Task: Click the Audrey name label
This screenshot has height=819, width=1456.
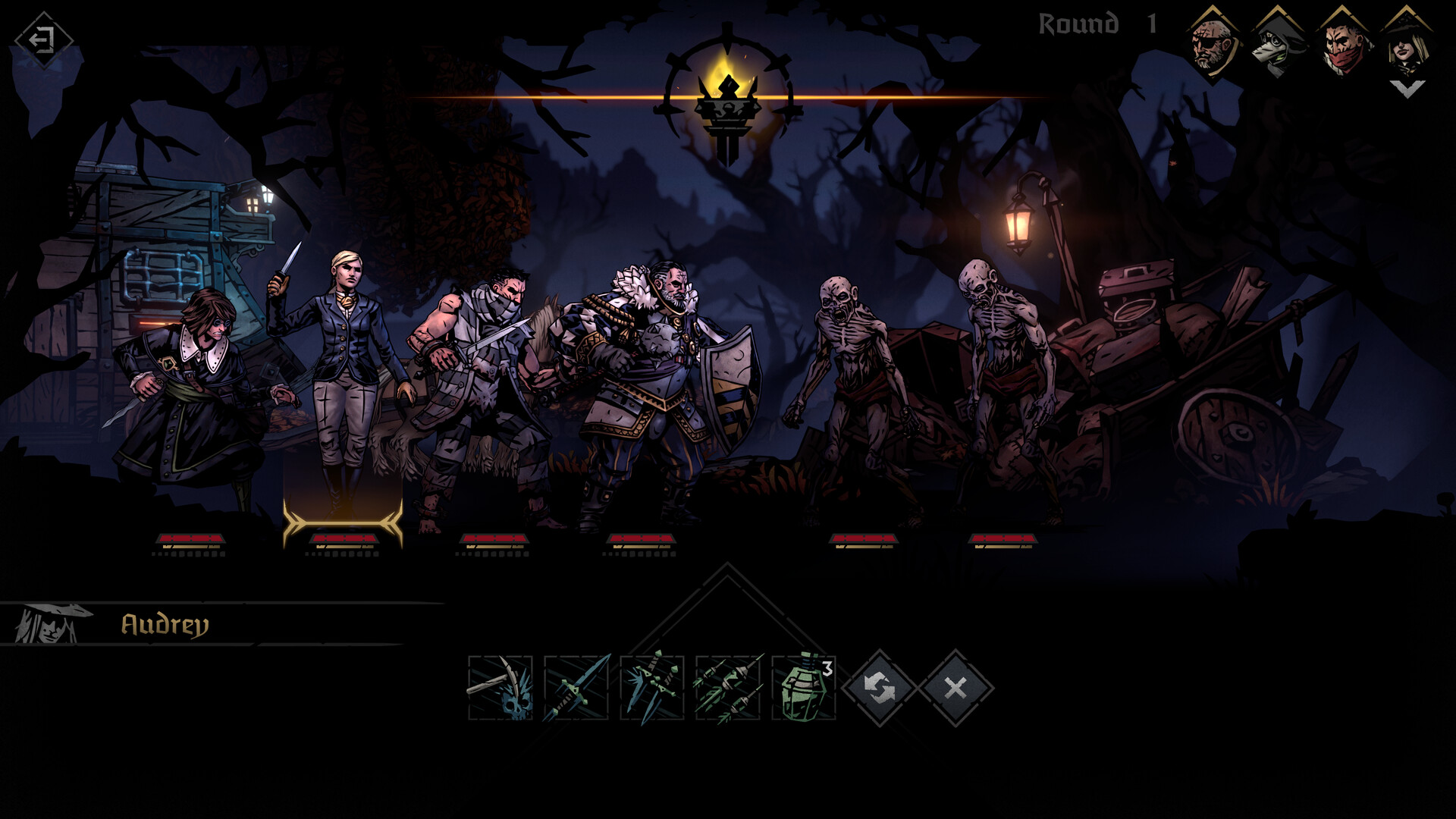Action: pyautogui.click(x=165, y=624)
